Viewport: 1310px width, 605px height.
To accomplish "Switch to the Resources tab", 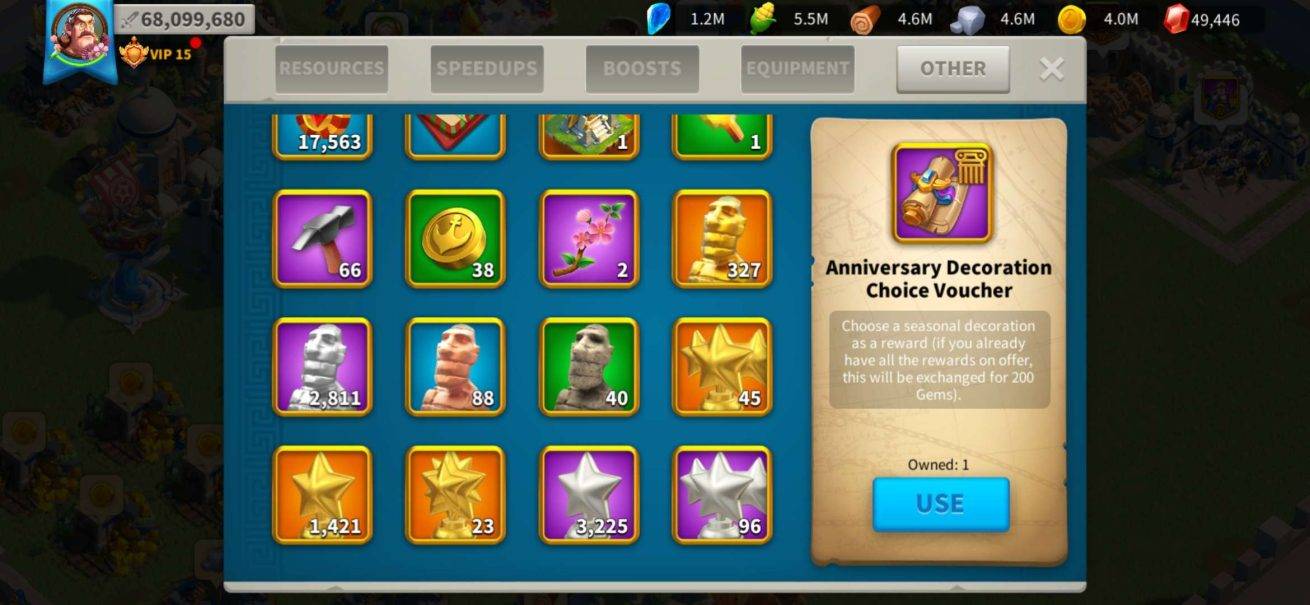I will (x=331, y=69).
